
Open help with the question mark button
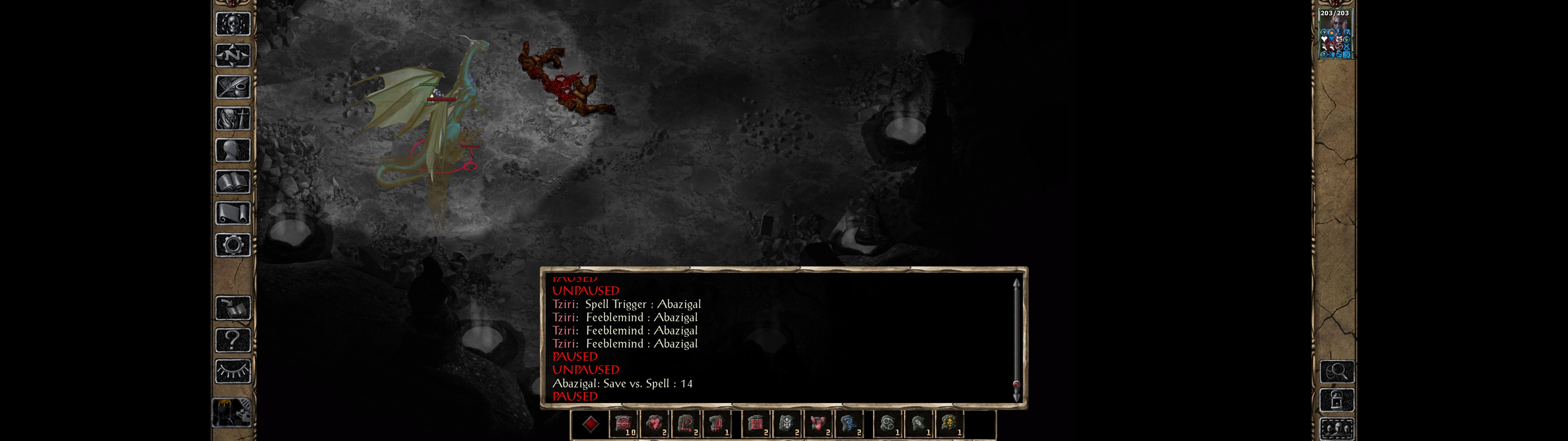232,340
